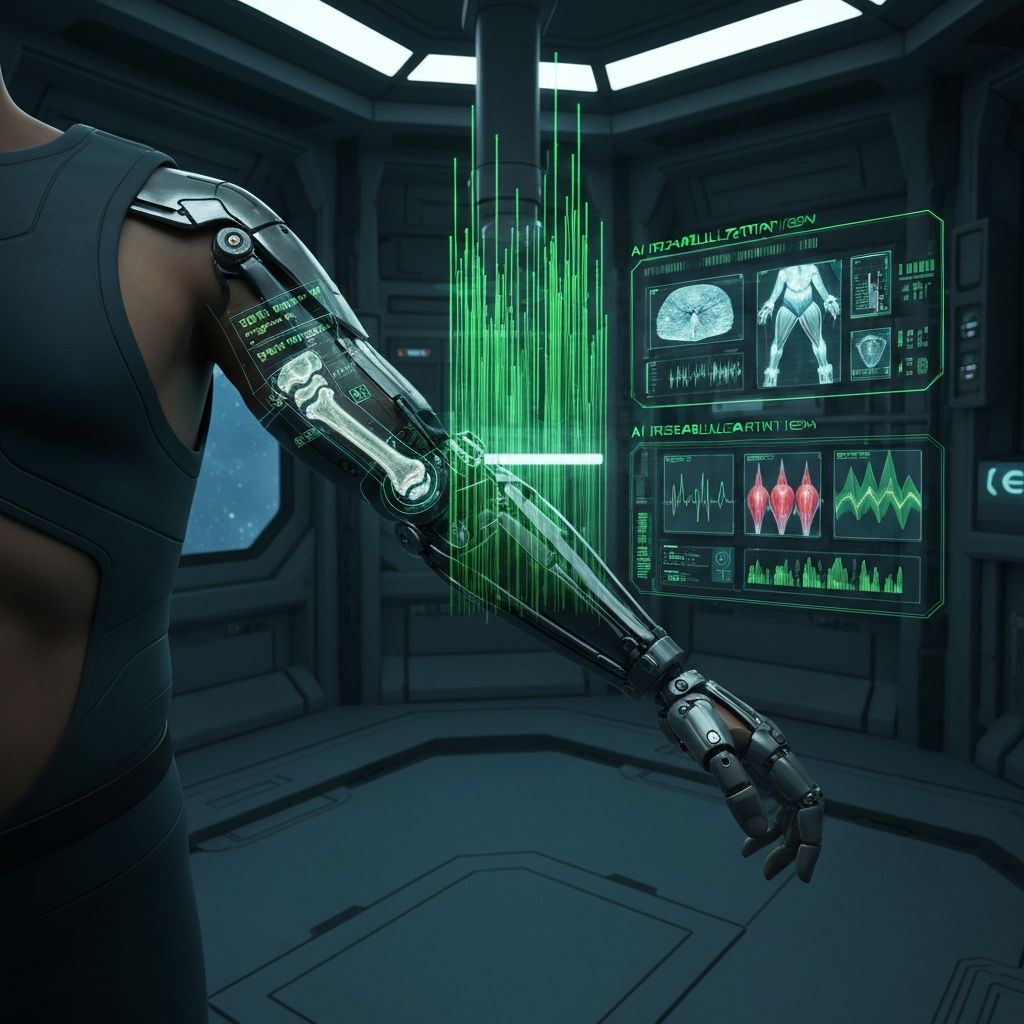Image resolution: width=1024 pixels, height=1024 pixels.
Task: Choose the red muscle diagram panel
Action: (x=782, y=493)
